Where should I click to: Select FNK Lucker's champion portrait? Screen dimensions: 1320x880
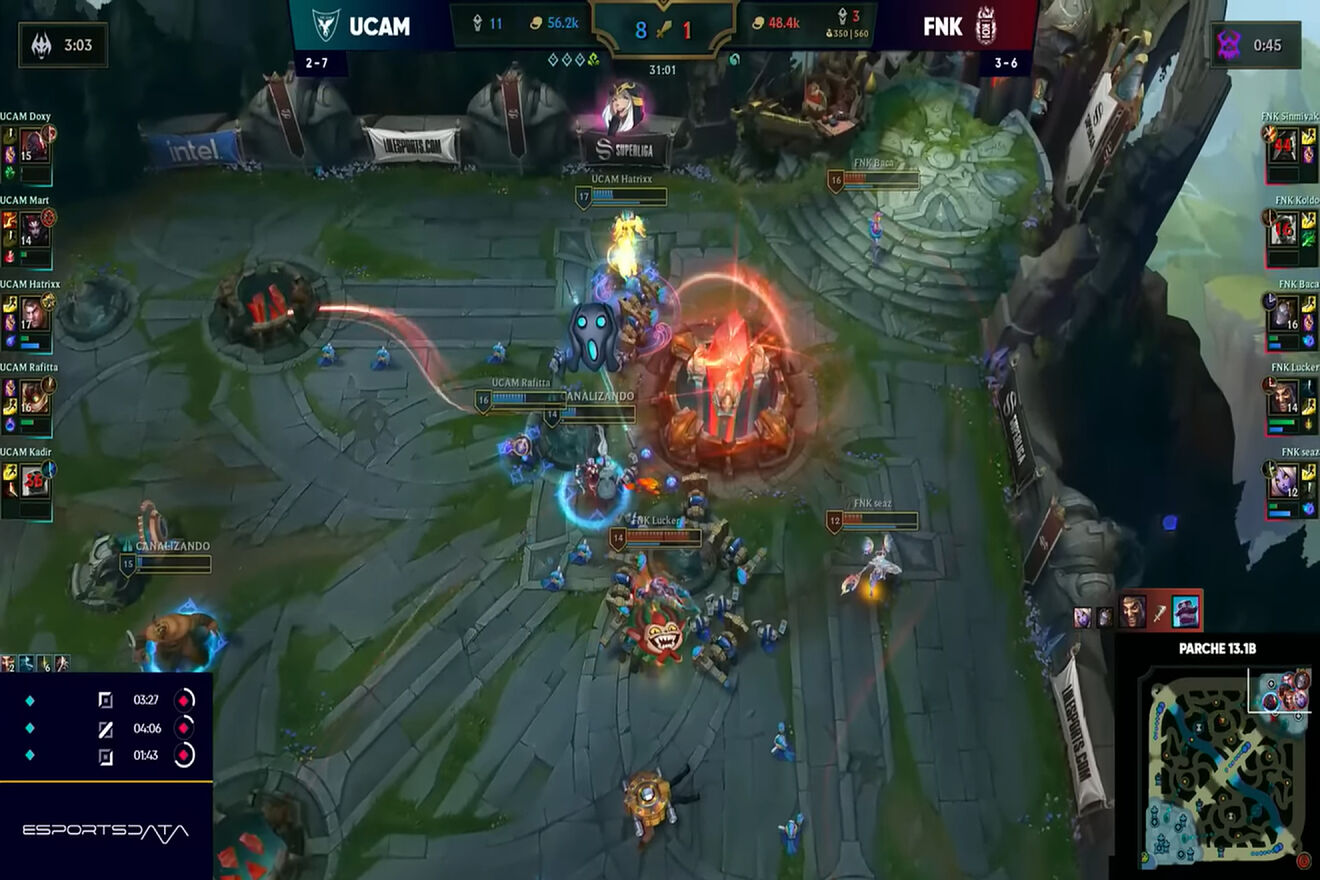[1284, 398]
